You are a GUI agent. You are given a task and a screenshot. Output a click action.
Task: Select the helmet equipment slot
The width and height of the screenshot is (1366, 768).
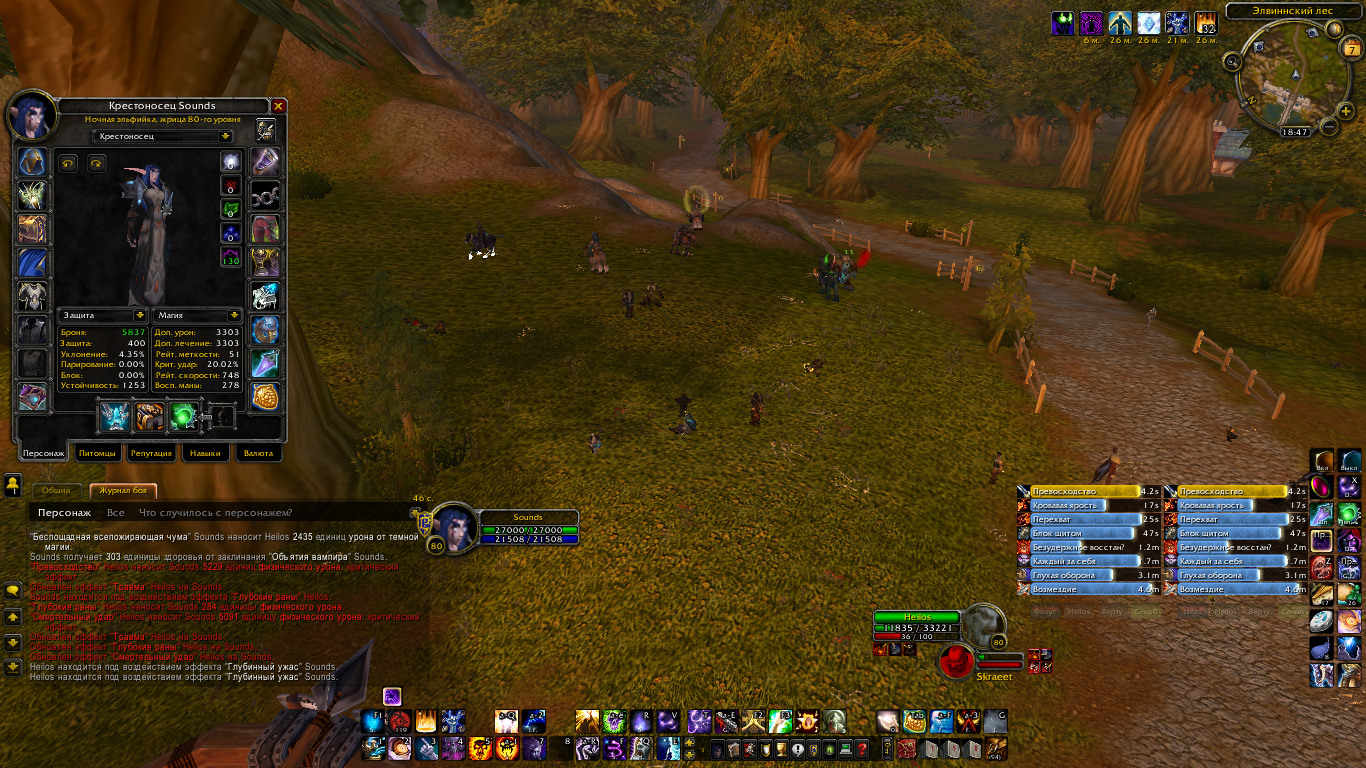tap(33, 162)
